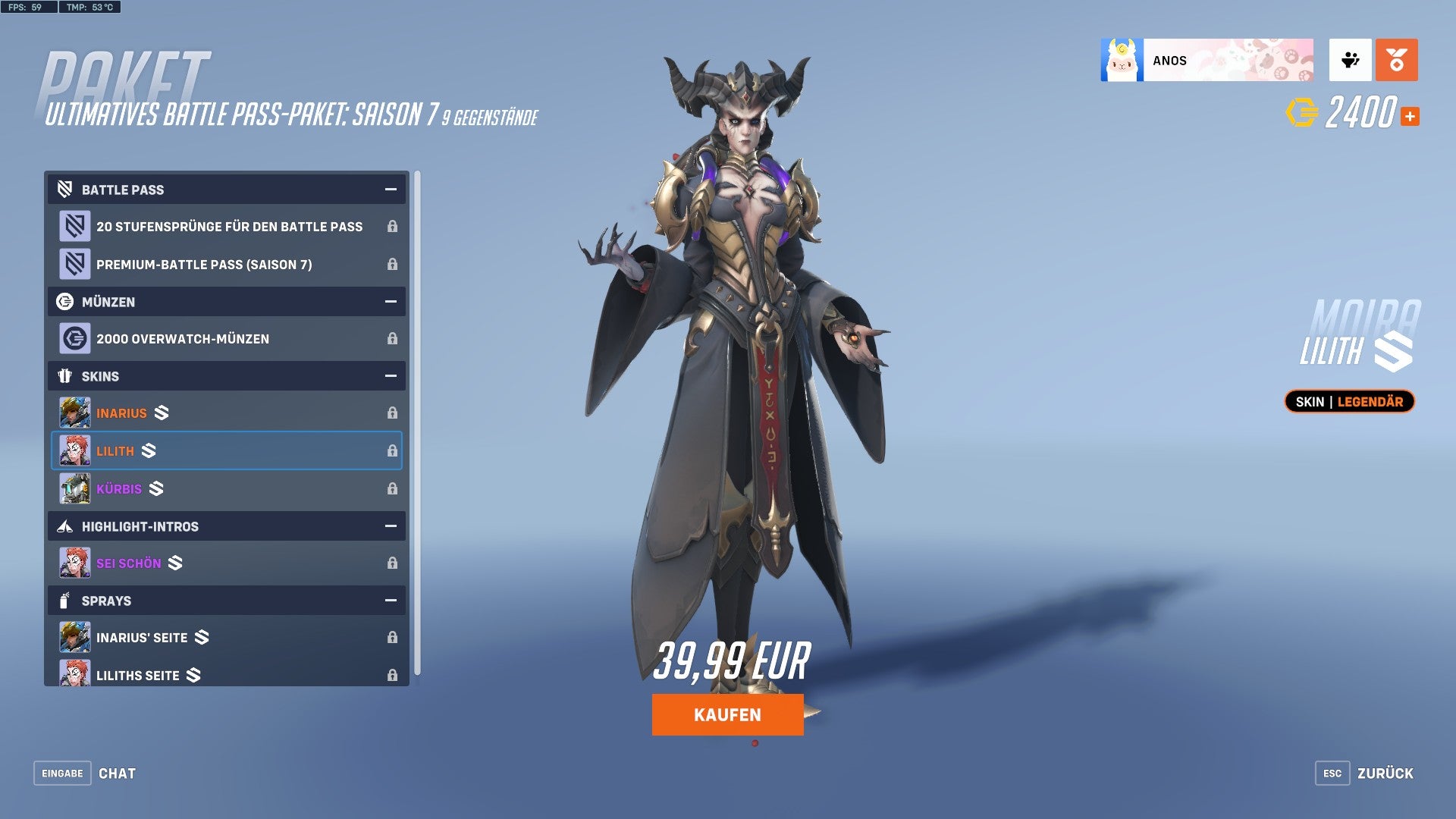Click the lock icon beside Premium-Battle Pass
The image size is (1456, 819).
click(392, 265)
